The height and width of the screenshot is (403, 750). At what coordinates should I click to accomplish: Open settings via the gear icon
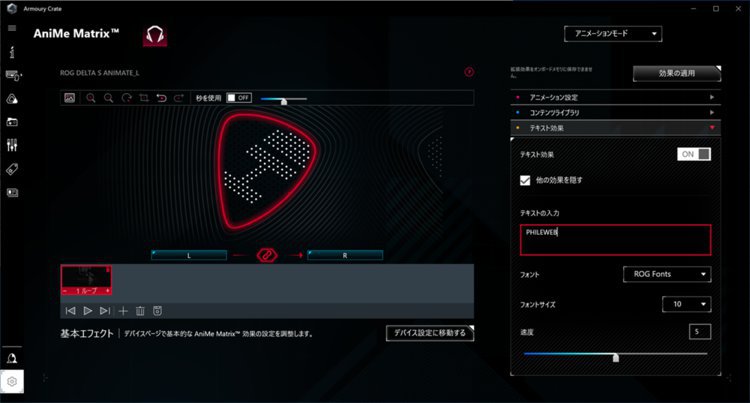point(12,381)
